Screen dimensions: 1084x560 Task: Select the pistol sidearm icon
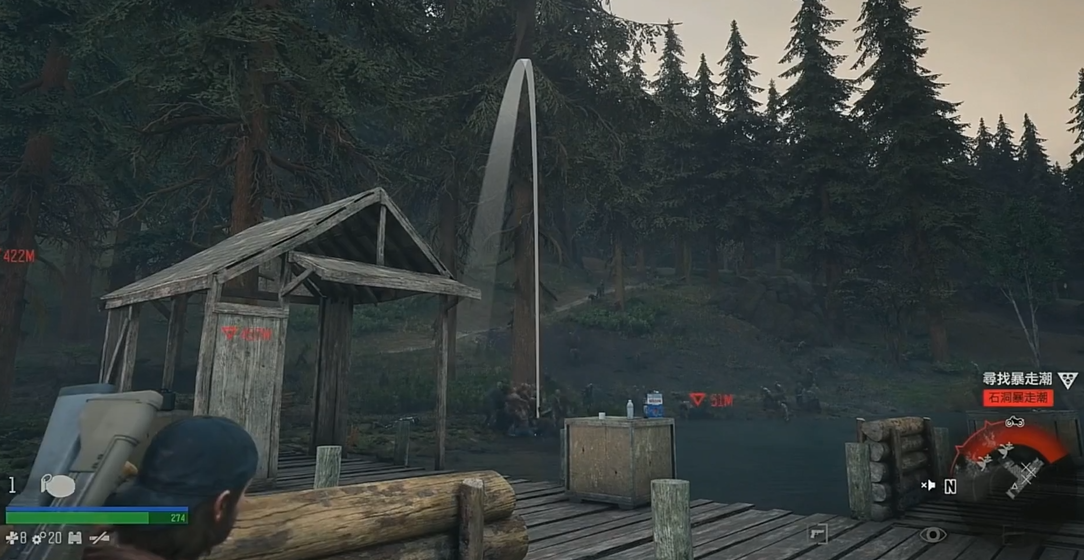817,534
